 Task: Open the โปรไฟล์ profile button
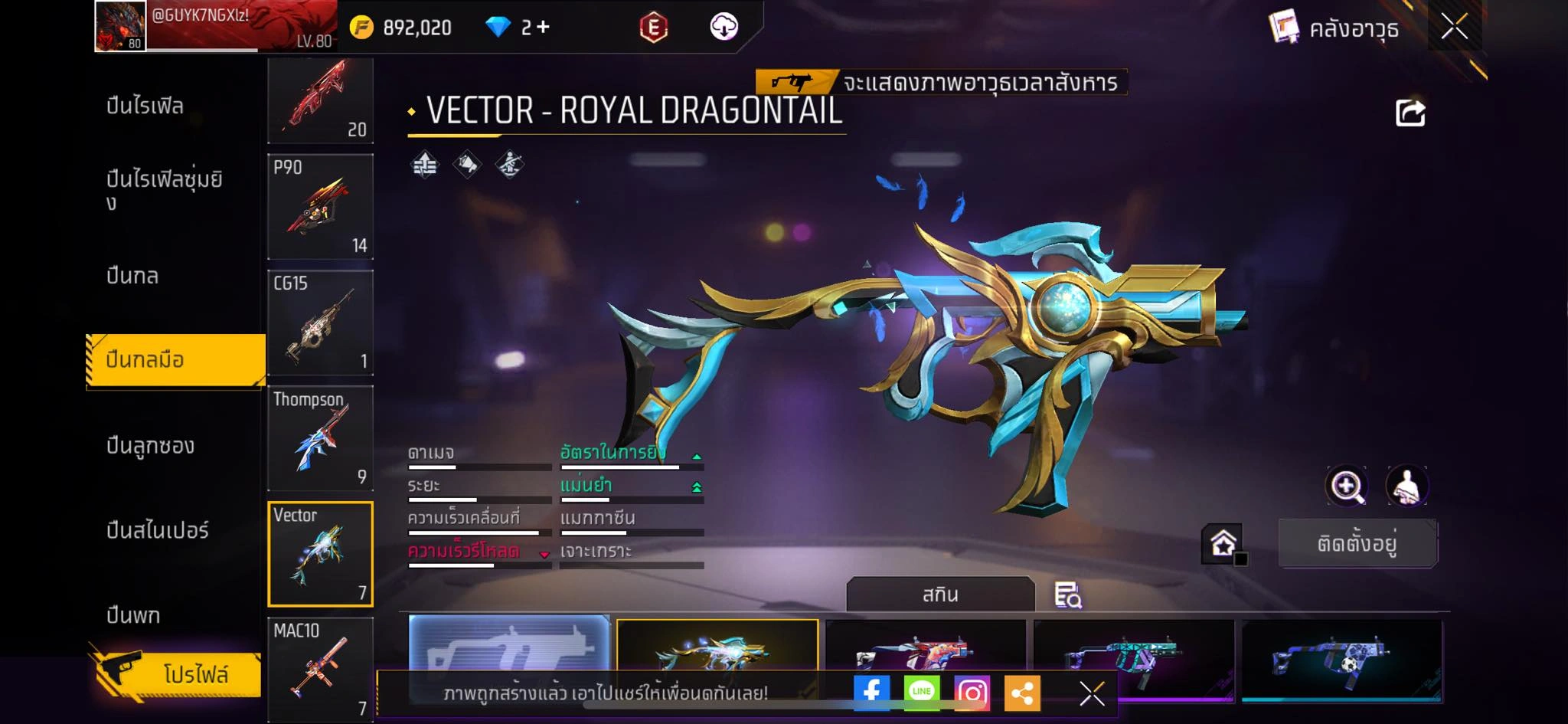coord(176,674)
